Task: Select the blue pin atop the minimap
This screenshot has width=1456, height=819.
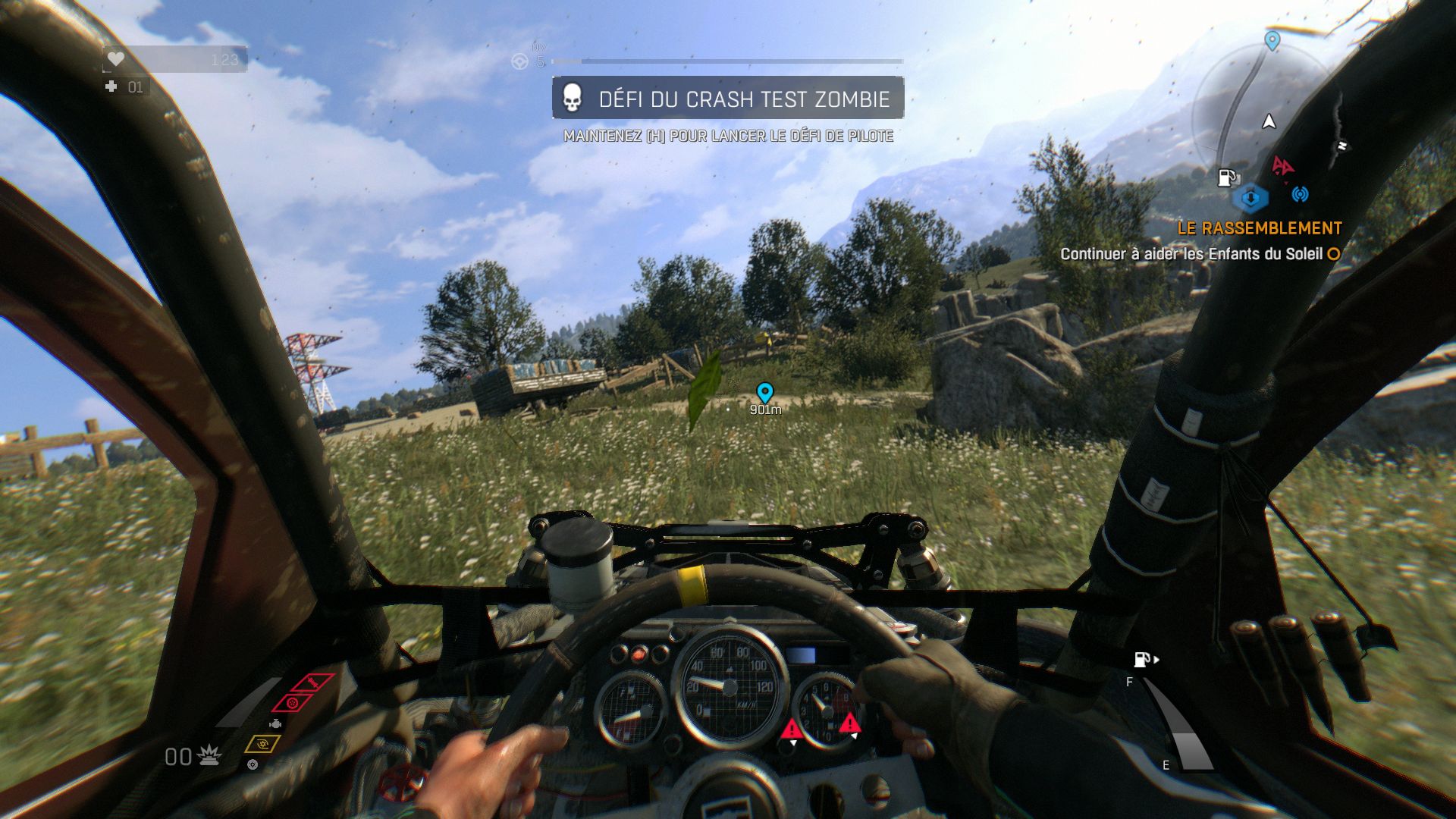Action: pyautogui.click(x=1272, y=40)
